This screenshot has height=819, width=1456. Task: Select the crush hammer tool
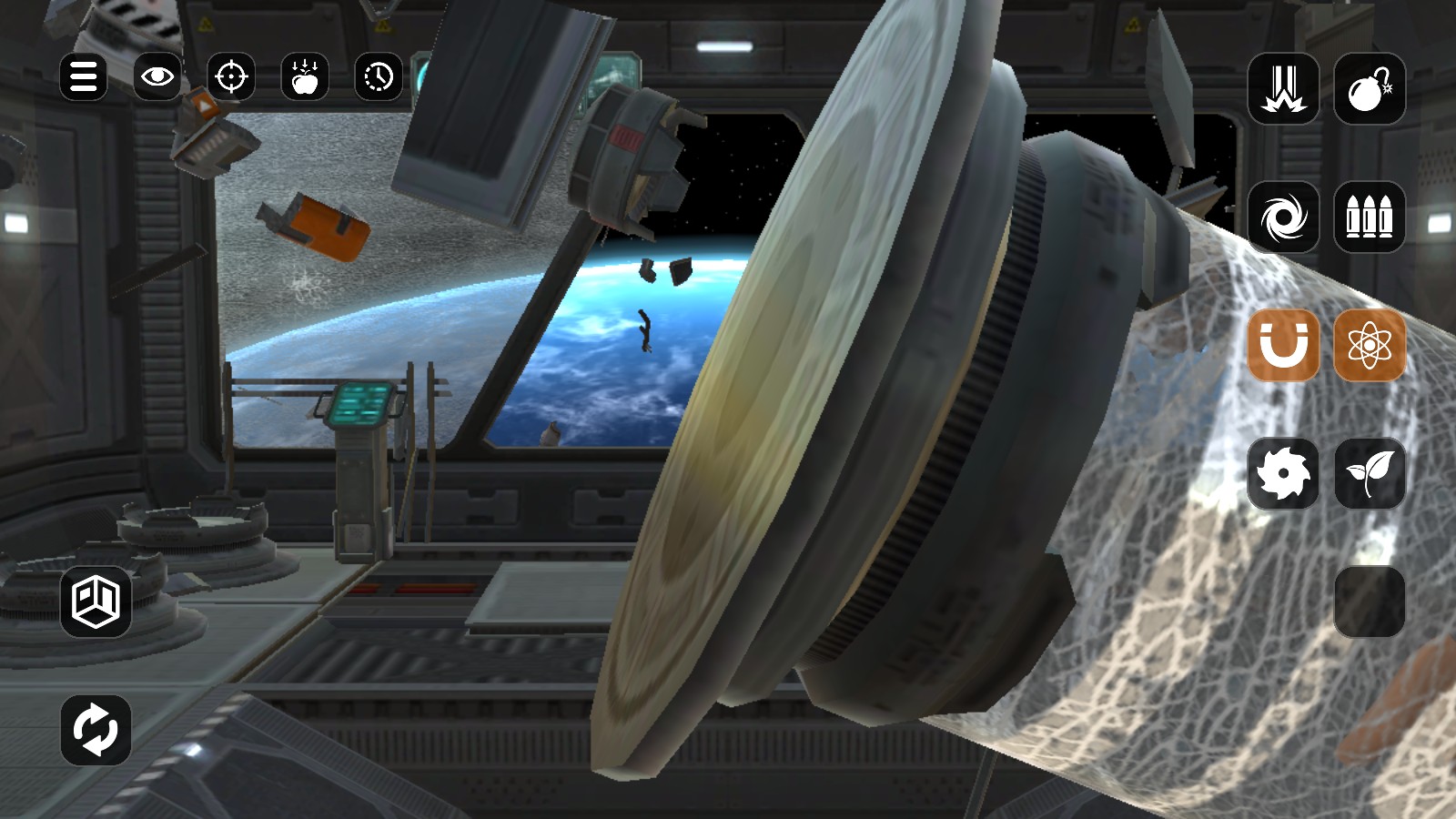tap(1282, 87)
